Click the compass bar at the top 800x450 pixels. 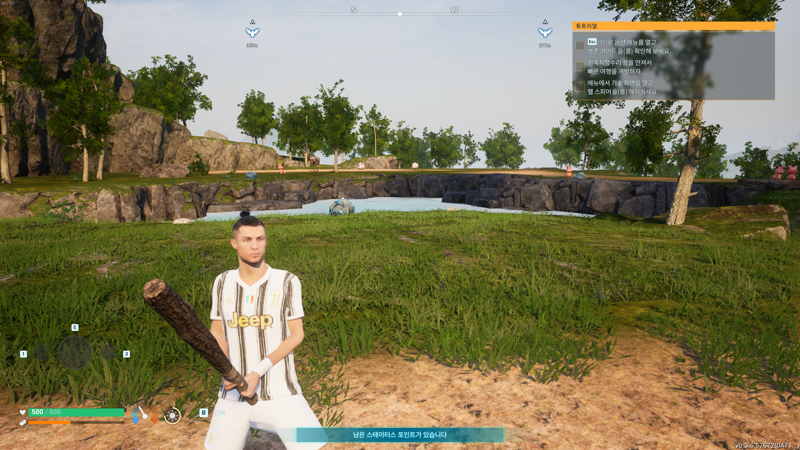tap(400, 13)
